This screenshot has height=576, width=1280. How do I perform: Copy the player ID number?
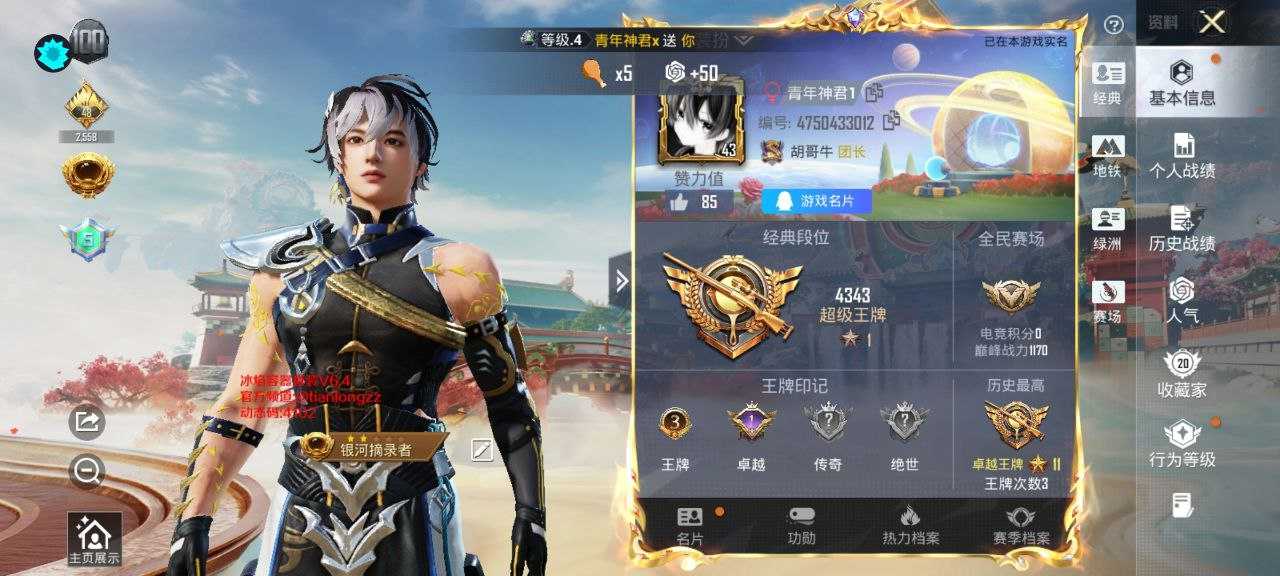(891, 121)
